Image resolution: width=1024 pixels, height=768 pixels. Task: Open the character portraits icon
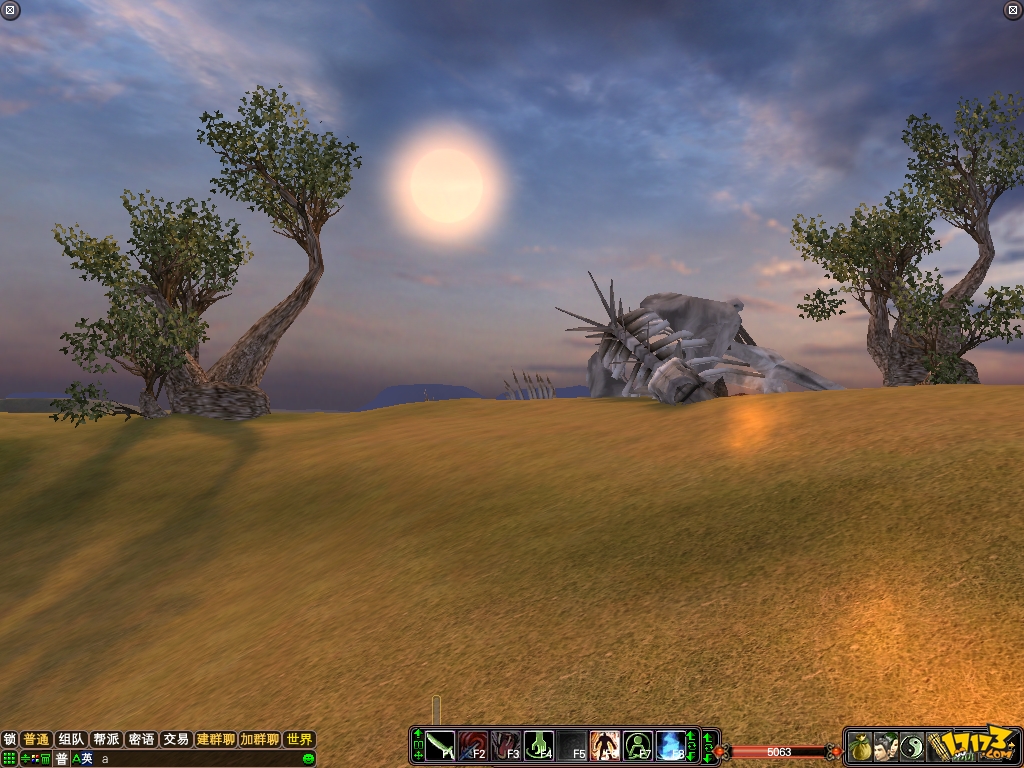886,746
